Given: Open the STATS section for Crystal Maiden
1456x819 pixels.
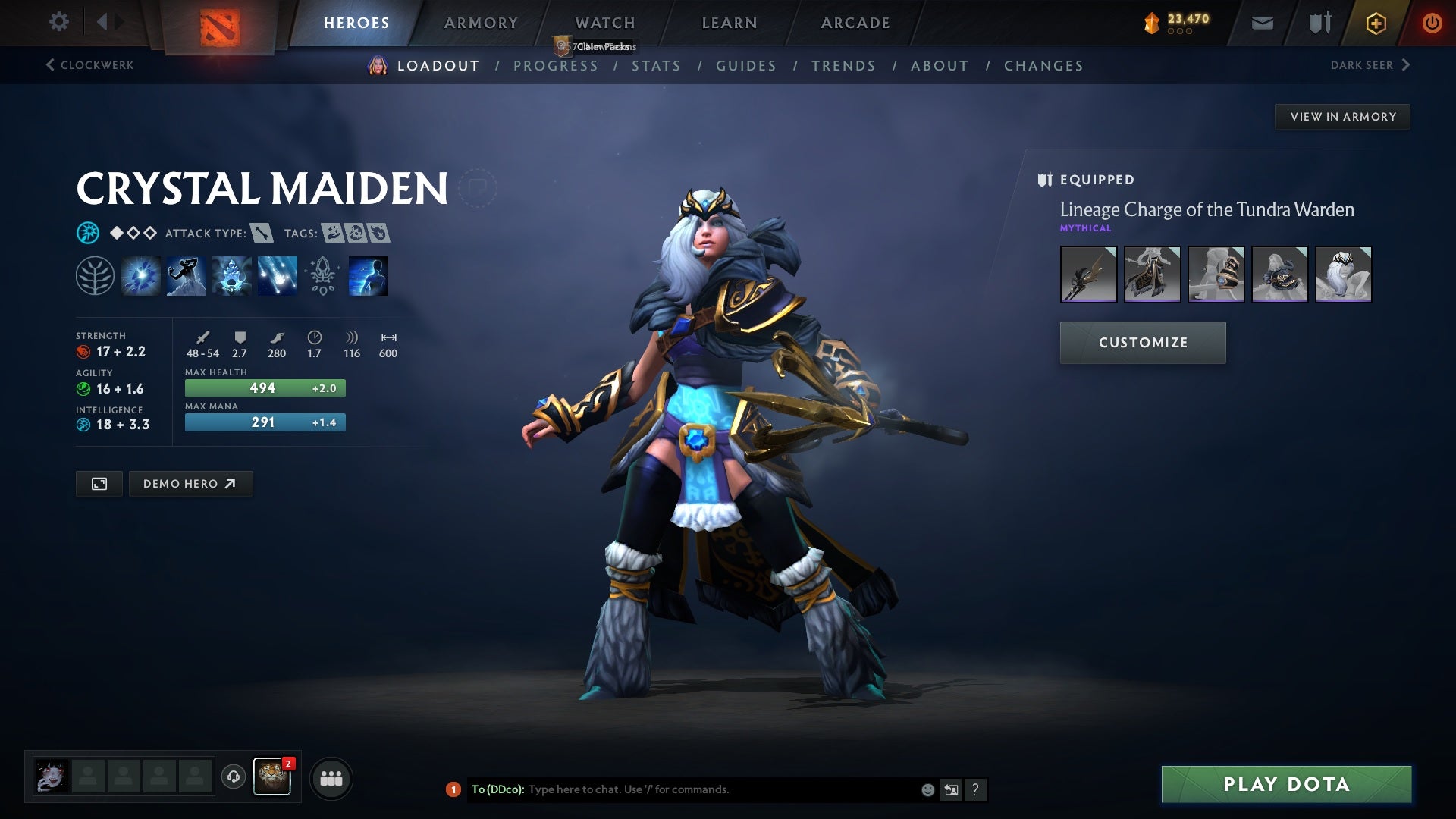Looking at the screenshot, I should pyautogui.click(x=657, y=66).
